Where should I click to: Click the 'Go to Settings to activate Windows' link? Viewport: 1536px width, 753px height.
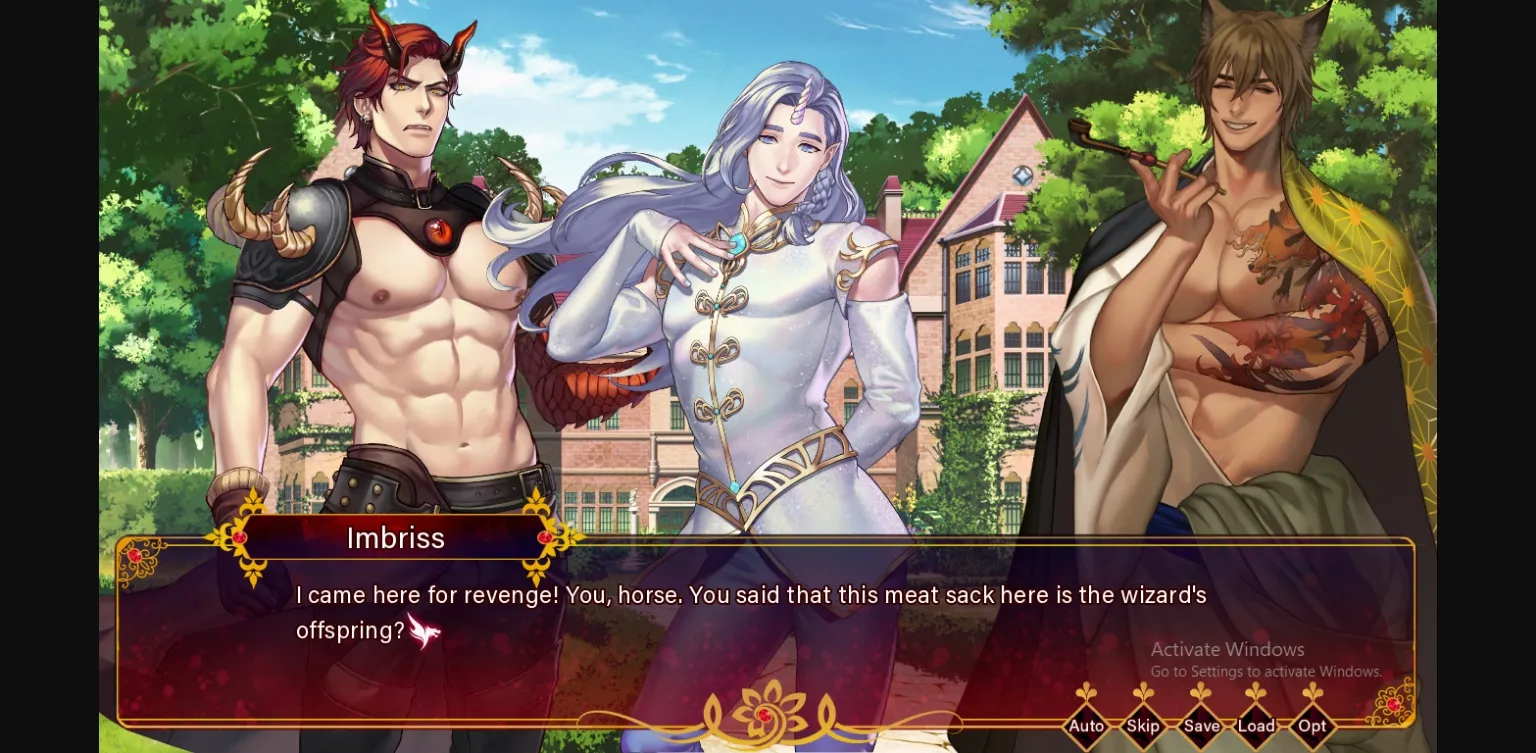click(x=1266, y=672)
